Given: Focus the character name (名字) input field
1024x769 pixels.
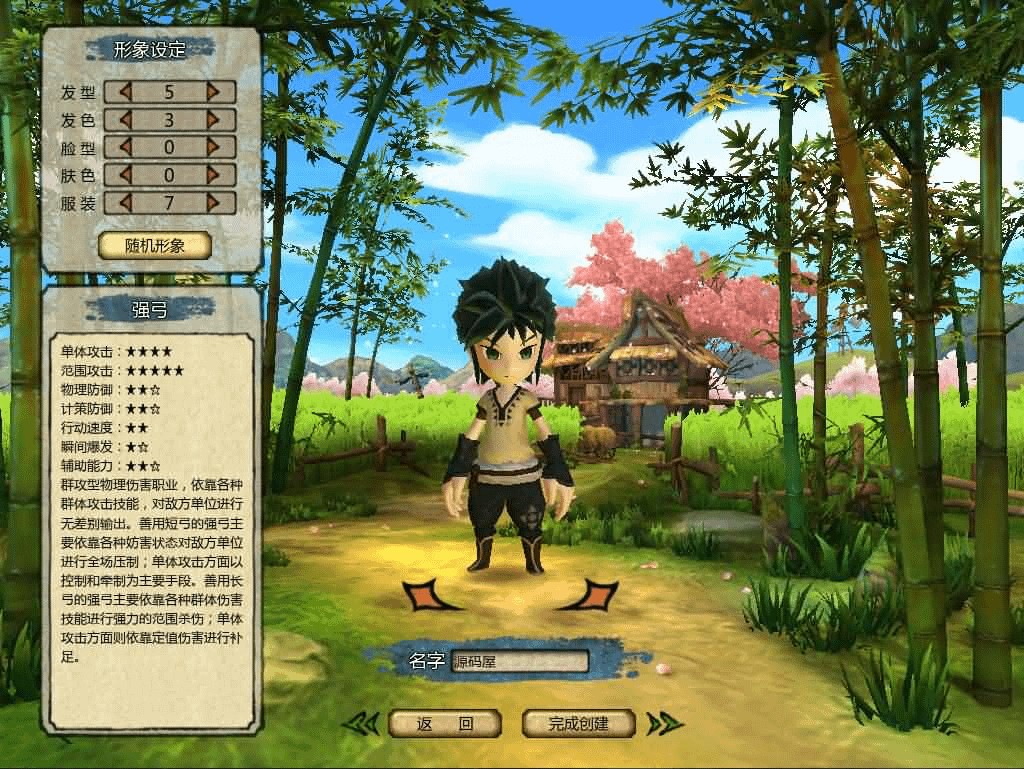Looking at the screenshot, I should [519, 661].
